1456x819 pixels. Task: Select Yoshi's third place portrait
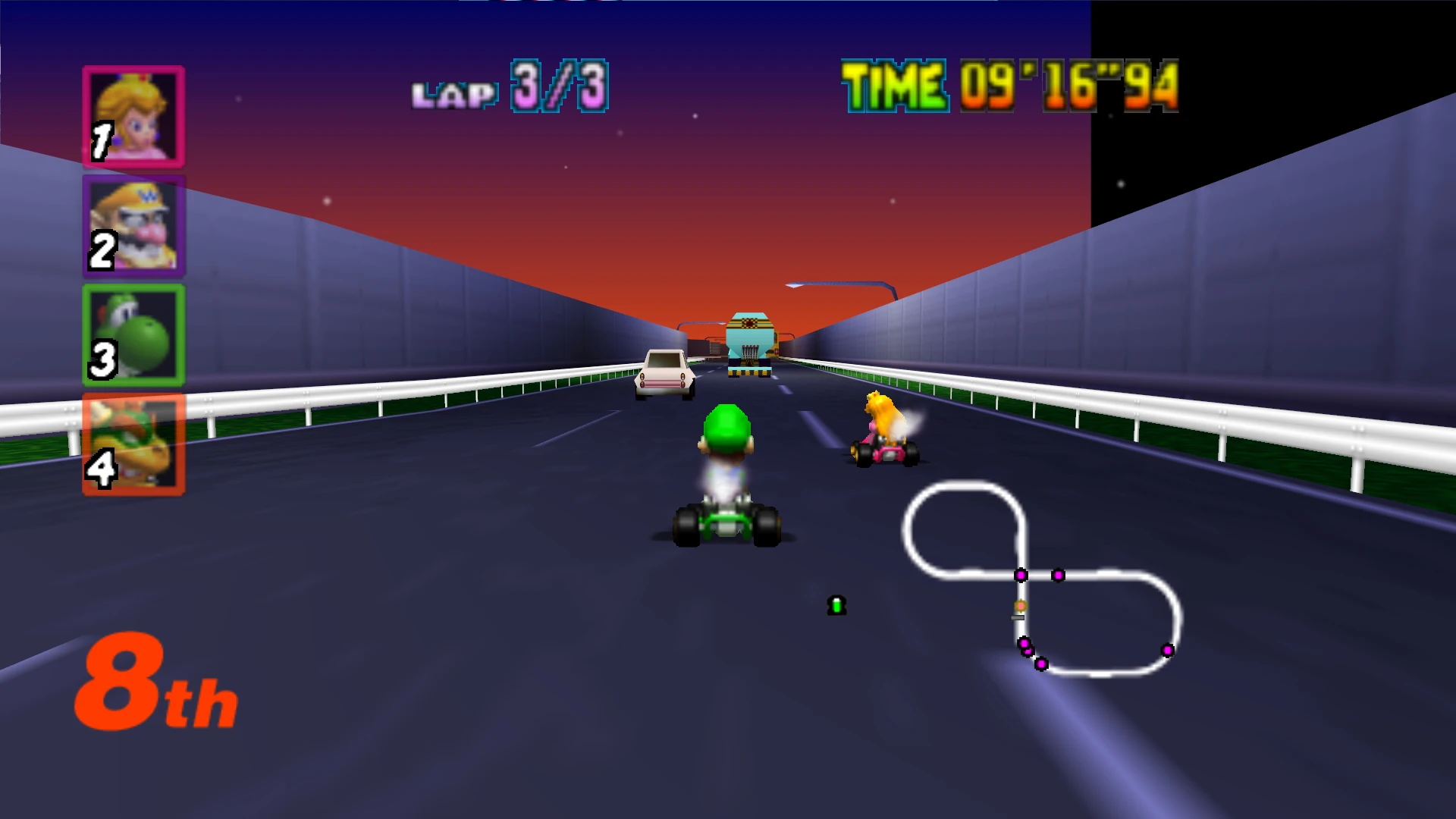click(x=133, y=334)
